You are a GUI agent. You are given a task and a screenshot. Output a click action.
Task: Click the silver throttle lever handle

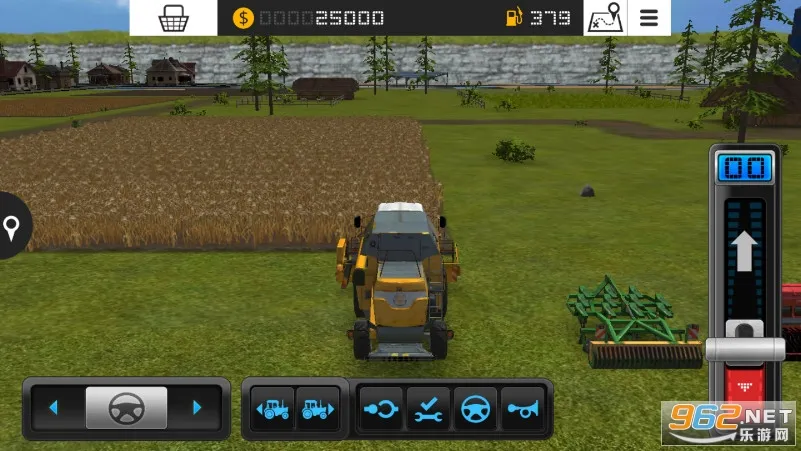745,347
